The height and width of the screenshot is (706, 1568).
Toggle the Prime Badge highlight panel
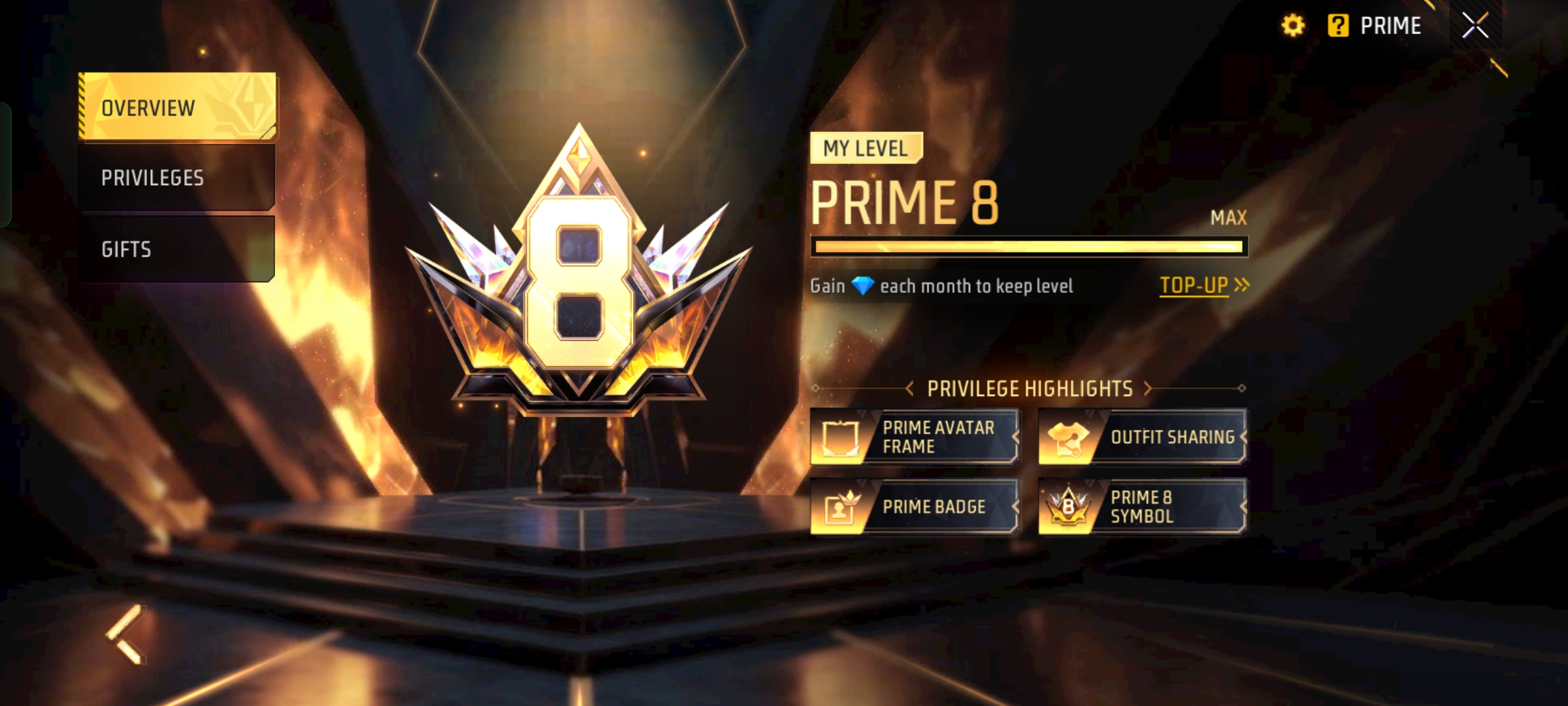[x=915, y=507]
